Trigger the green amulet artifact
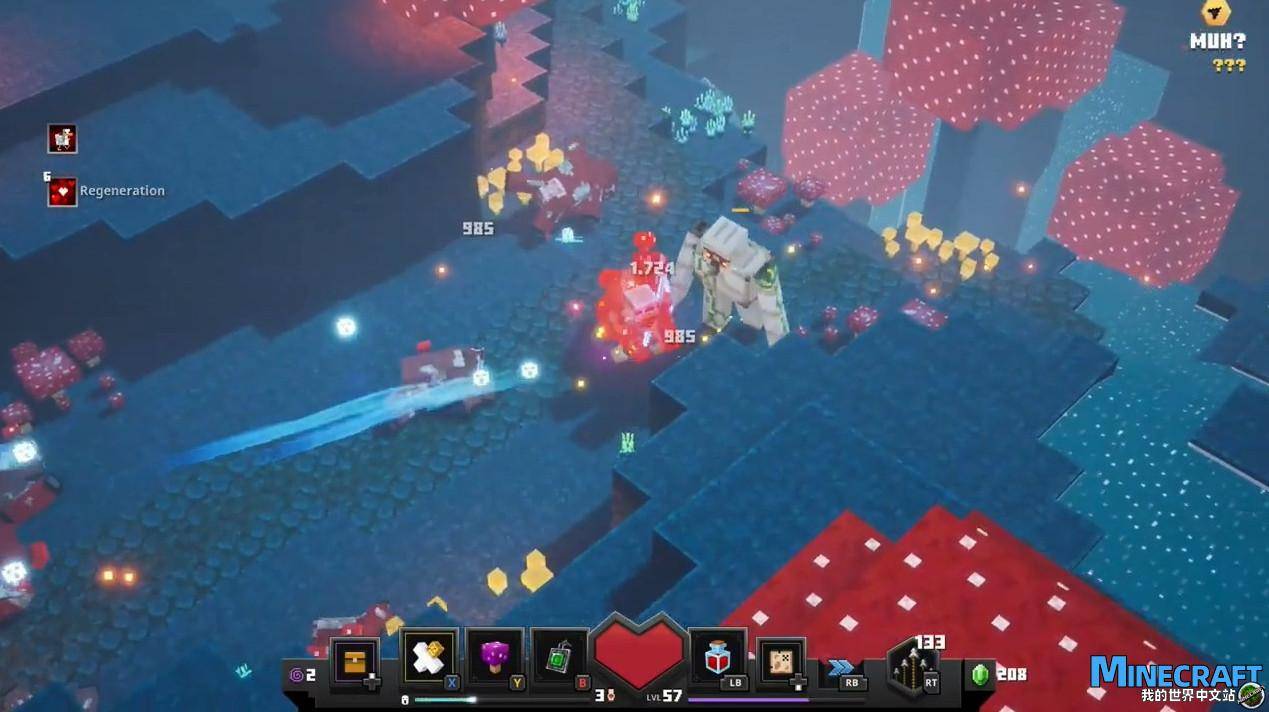1269x712 pixels. (x=559, y=657)
